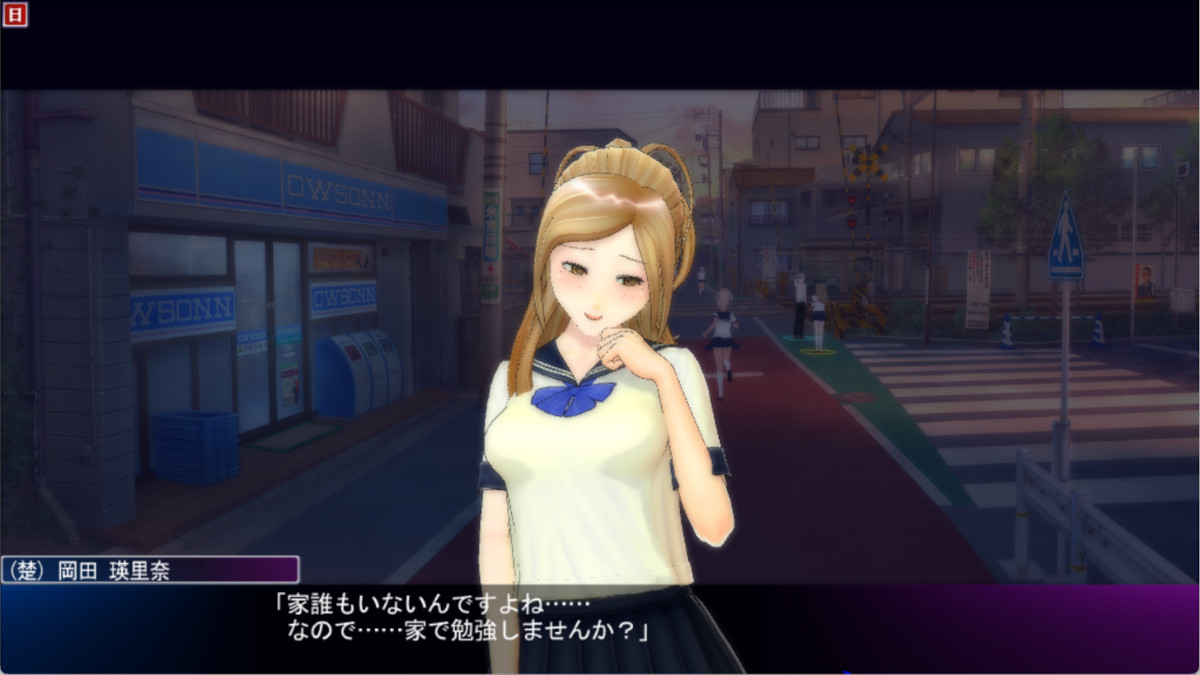The height and width of the screenshot is (675, 1200).
Task: Click the red 日 icon in the corner
Action: tap(14, 14)
